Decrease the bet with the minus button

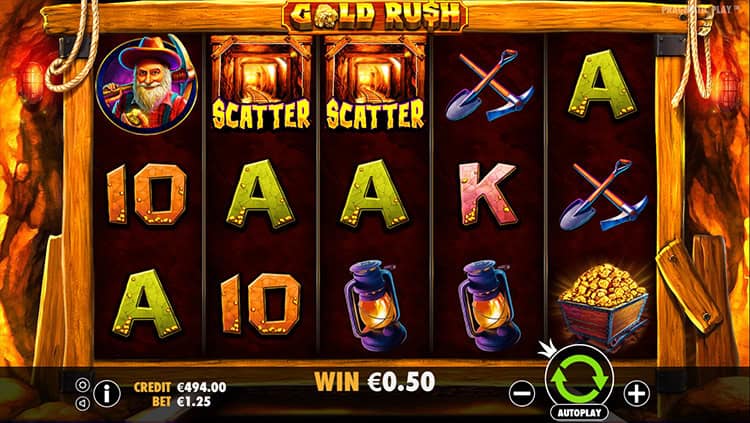click(522, 393)
